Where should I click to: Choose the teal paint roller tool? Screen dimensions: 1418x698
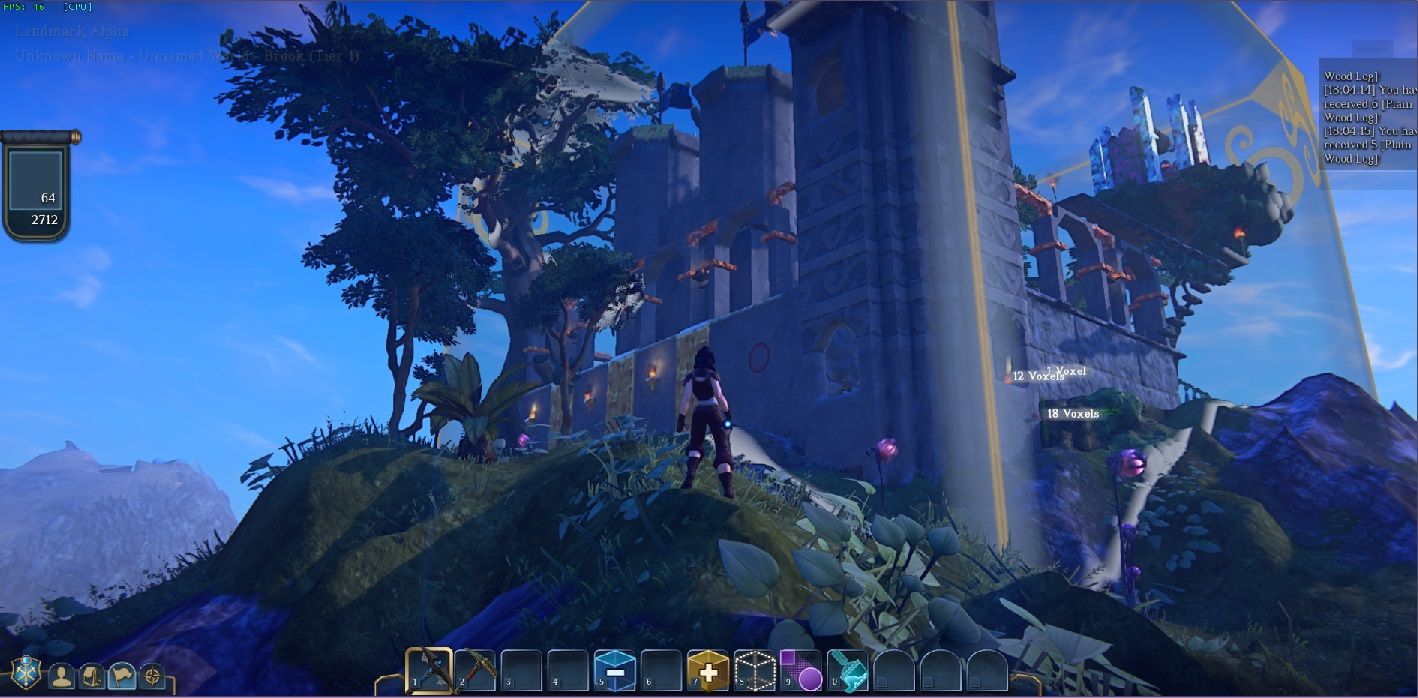pyautogui.click(x=847, y=670)
